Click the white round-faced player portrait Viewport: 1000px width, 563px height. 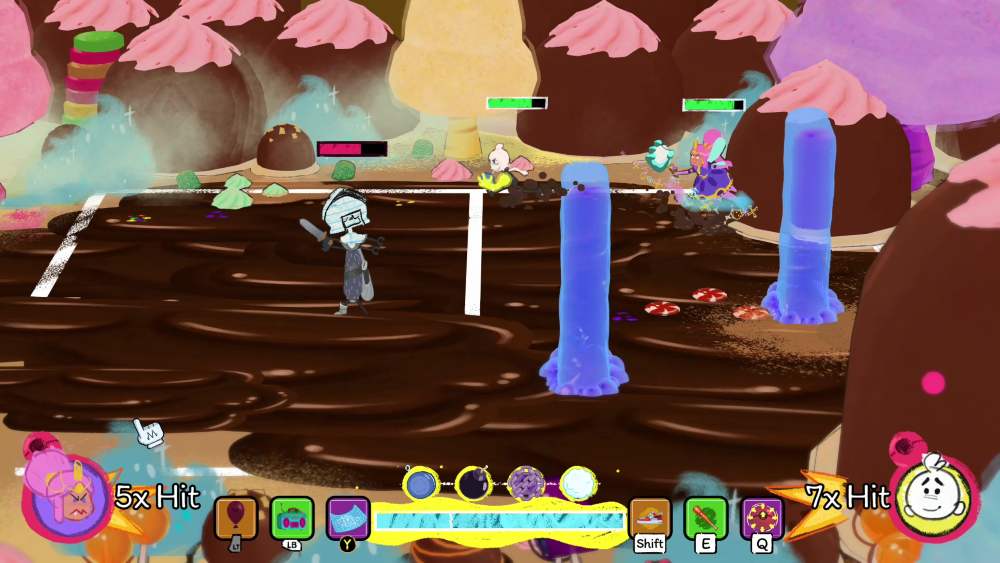coord(935,497)
